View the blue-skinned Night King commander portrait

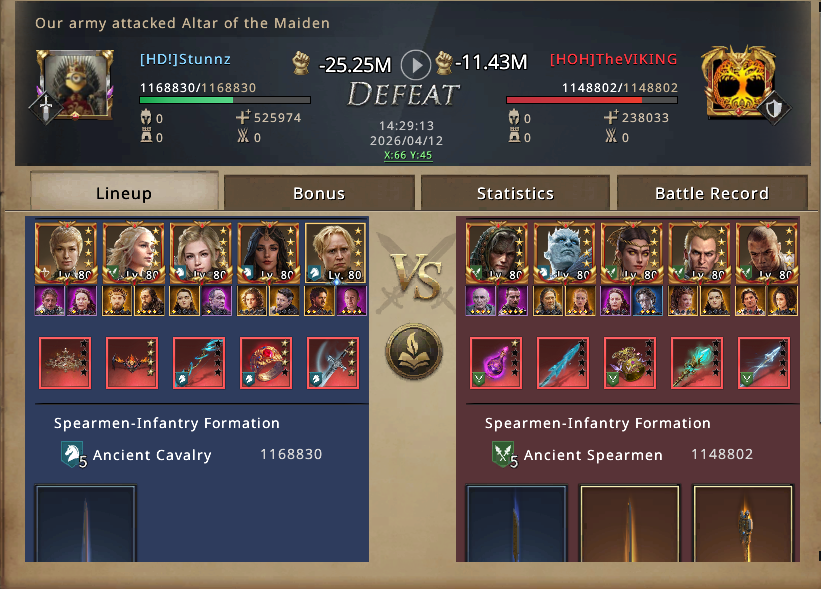[x=563, y=253]
